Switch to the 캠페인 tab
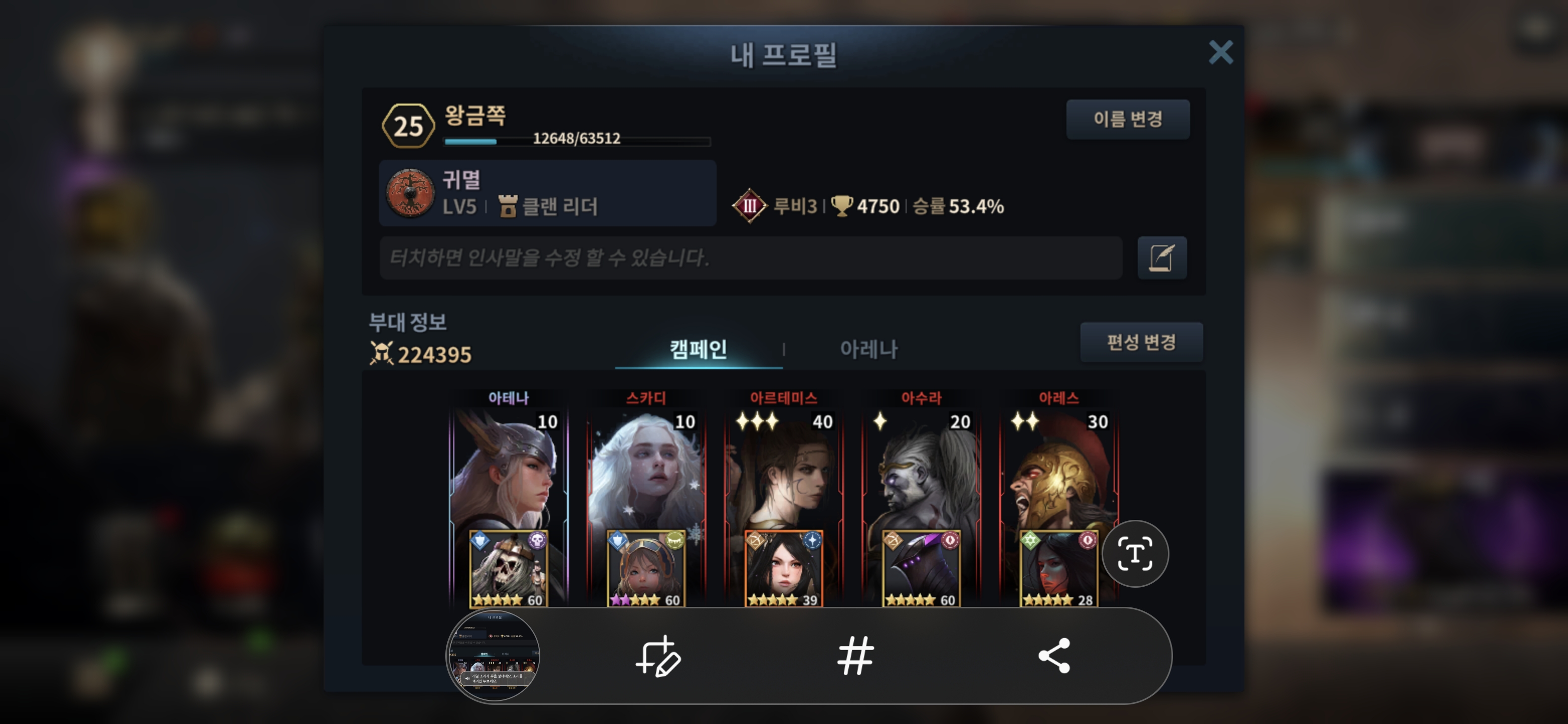 click(698, 349)
